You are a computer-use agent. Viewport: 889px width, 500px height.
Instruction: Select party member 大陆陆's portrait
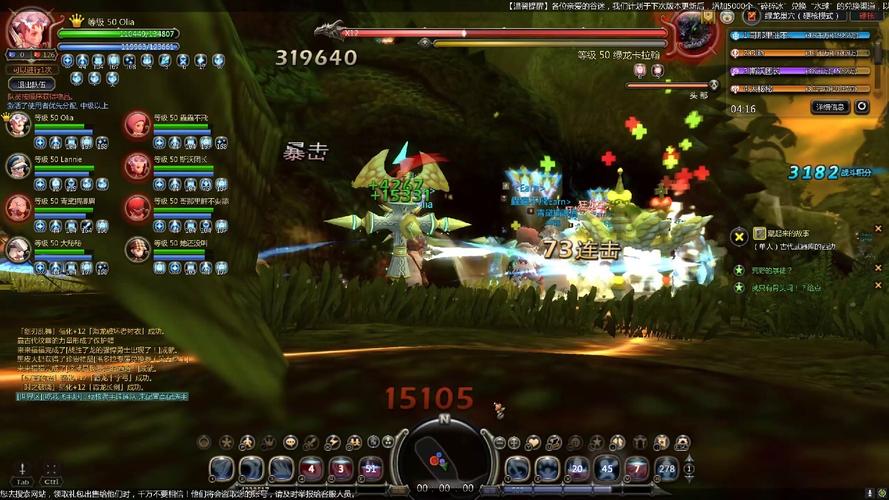(x=18, y=249)
